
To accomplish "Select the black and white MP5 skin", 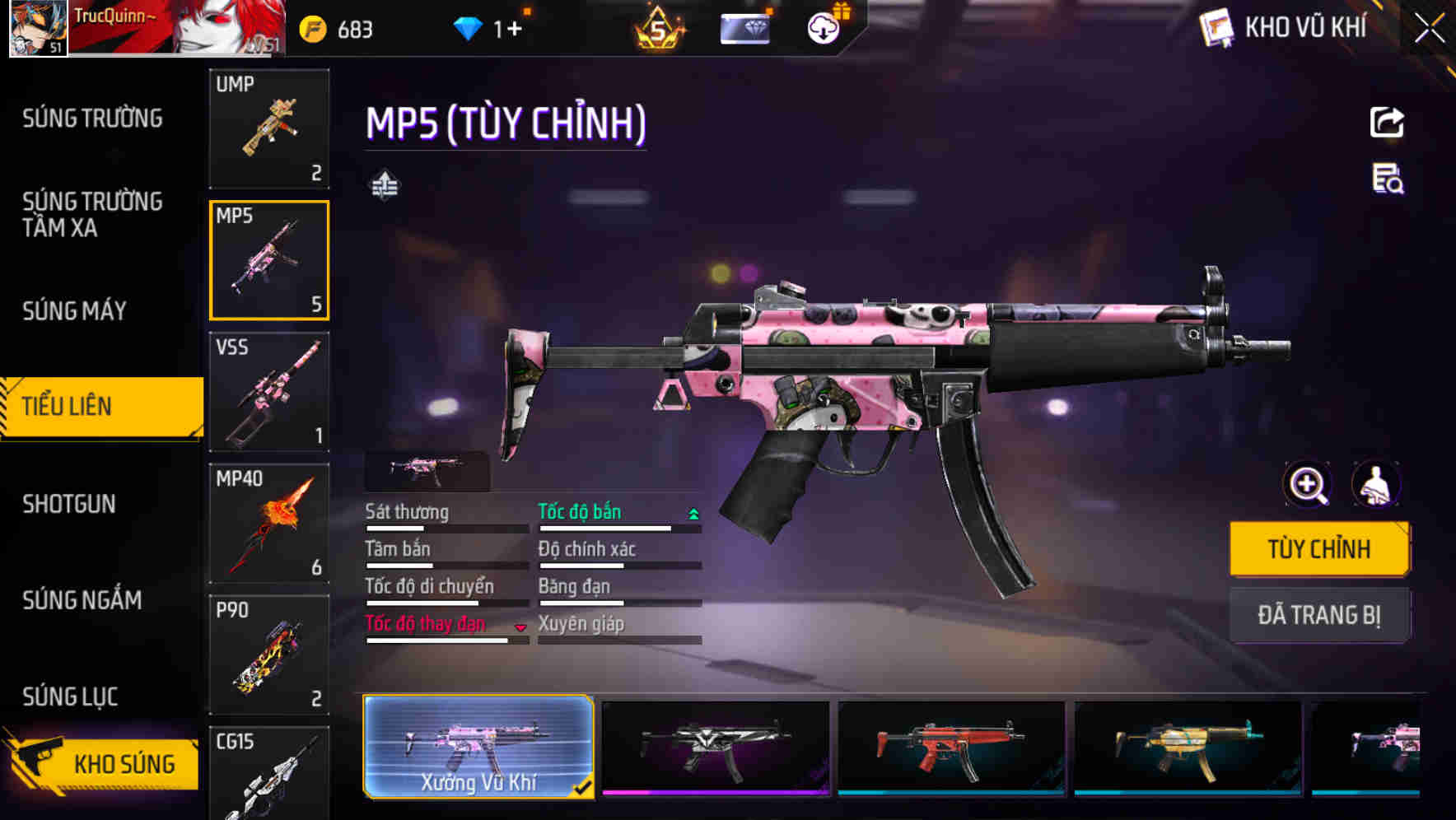I will (715, 748).
